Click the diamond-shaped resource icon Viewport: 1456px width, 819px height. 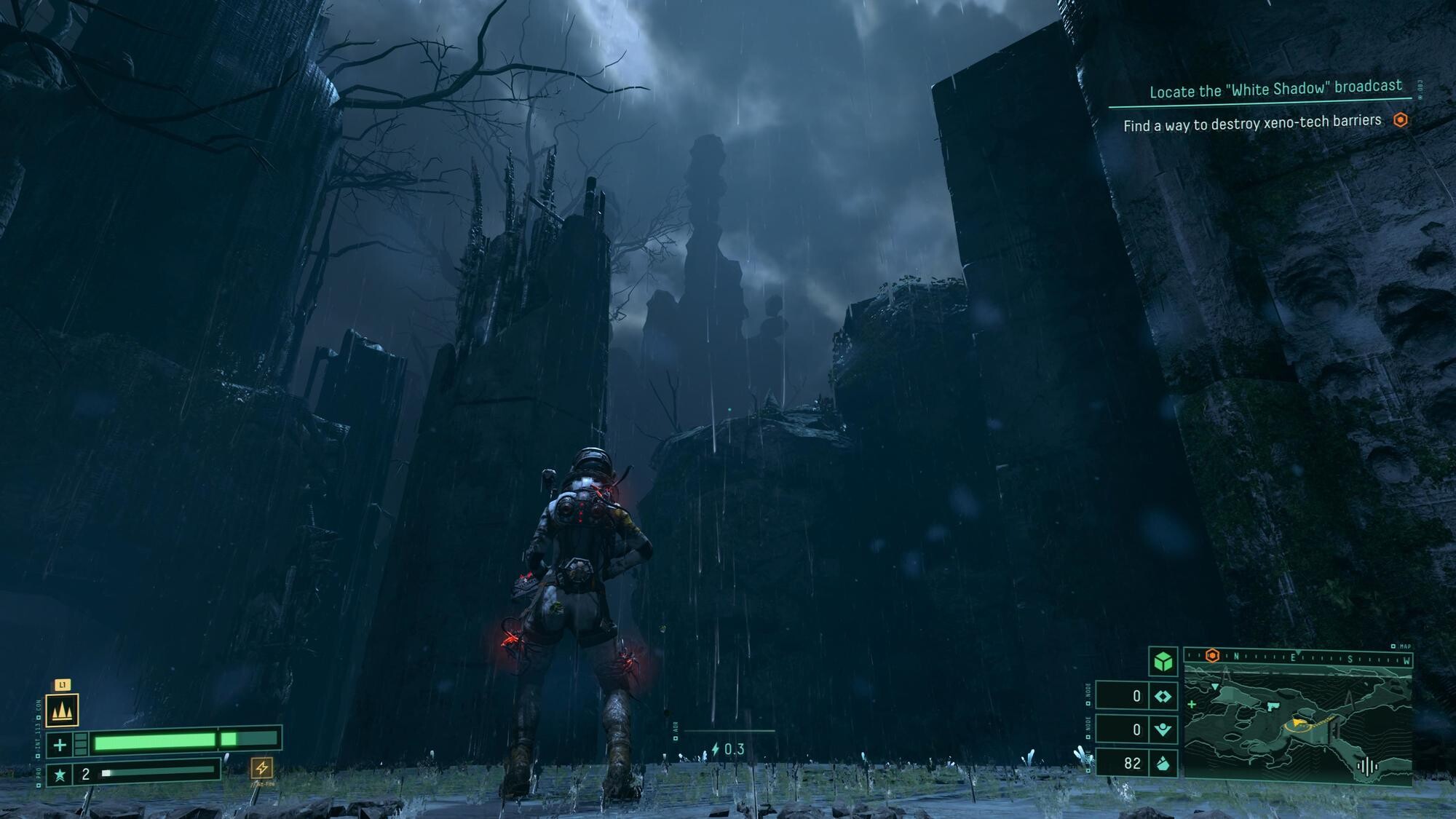[x=1163, y=696]
